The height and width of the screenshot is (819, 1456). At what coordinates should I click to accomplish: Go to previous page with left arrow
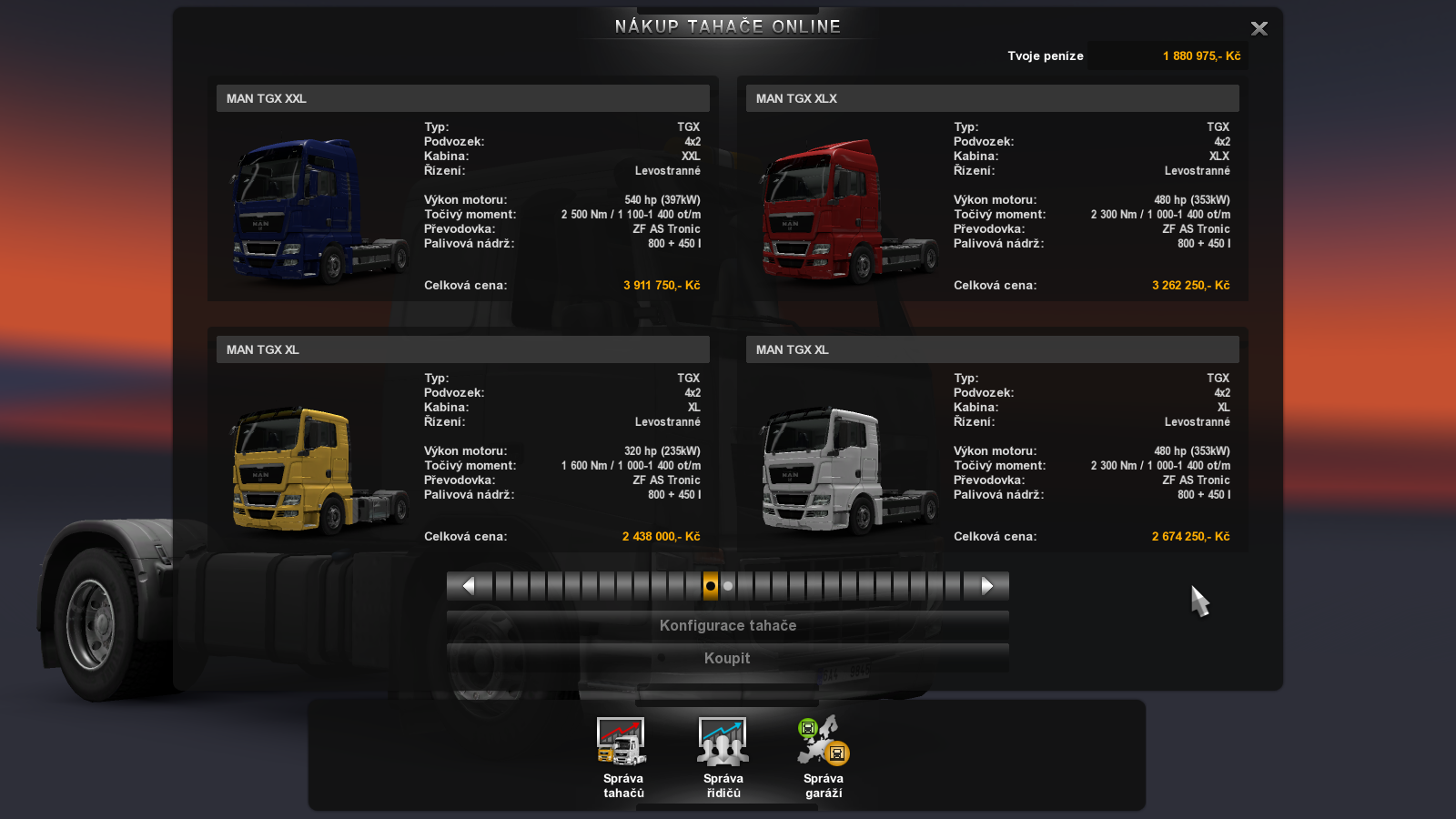468,586
